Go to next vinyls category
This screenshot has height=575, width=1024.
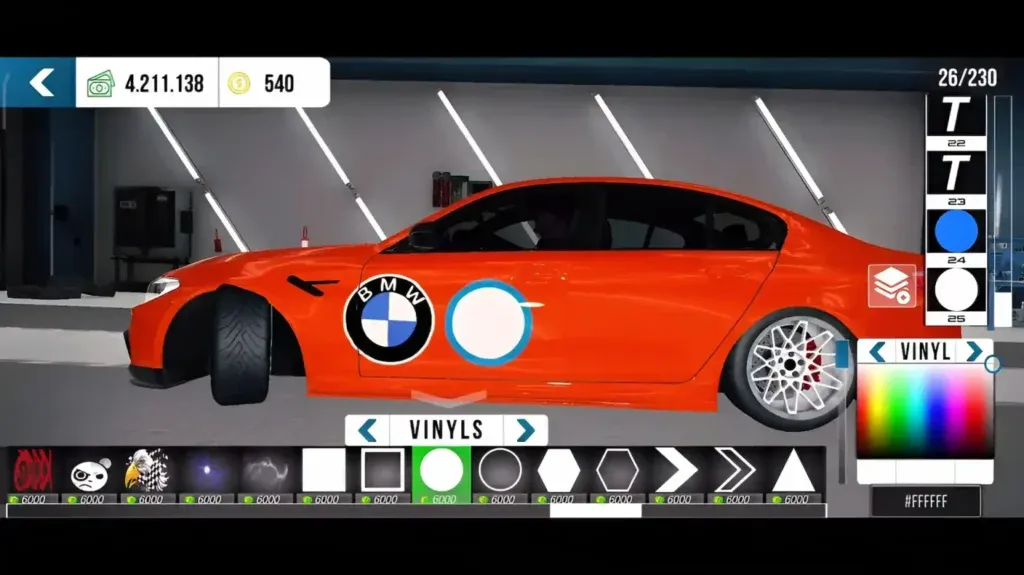tap(525, 430)
